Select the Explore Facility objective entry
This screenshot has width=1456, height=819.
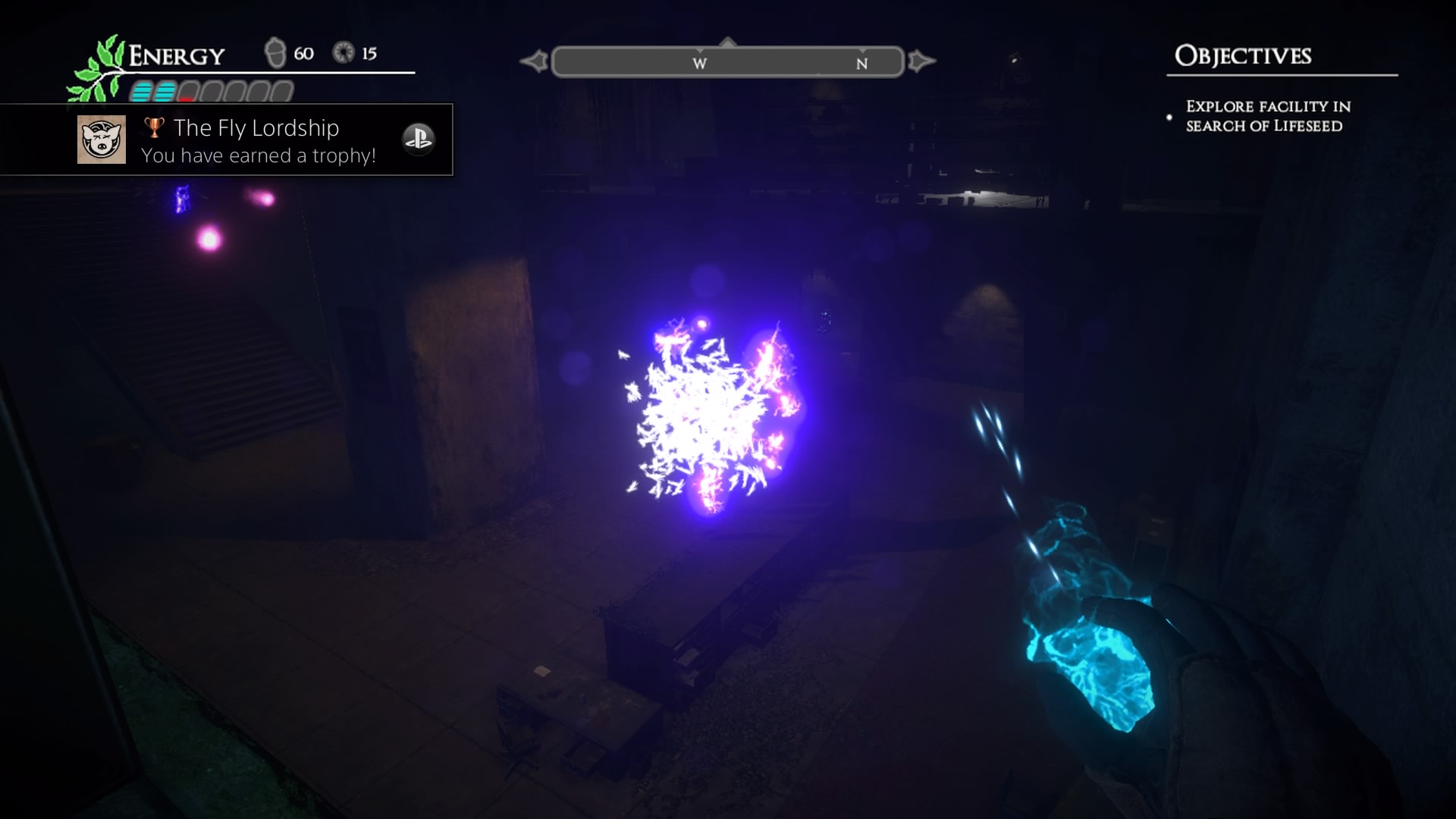1268,117
